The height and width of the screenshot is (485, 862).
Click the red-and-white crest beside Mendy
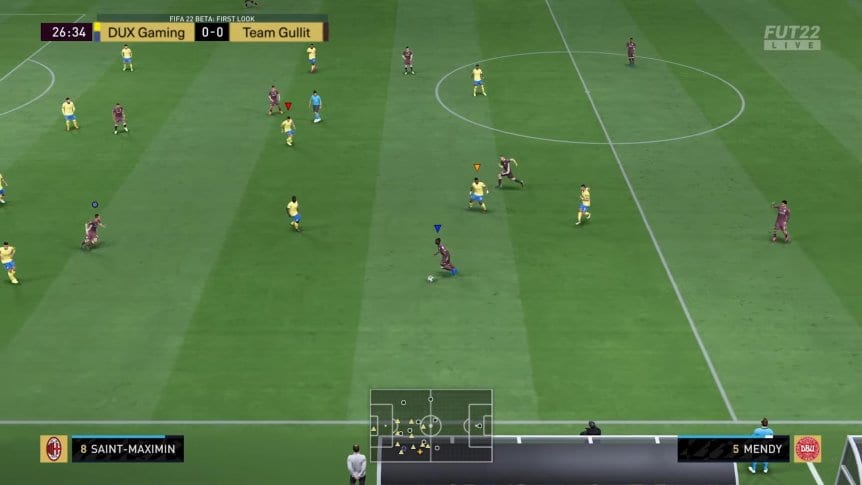click(807, 449)
